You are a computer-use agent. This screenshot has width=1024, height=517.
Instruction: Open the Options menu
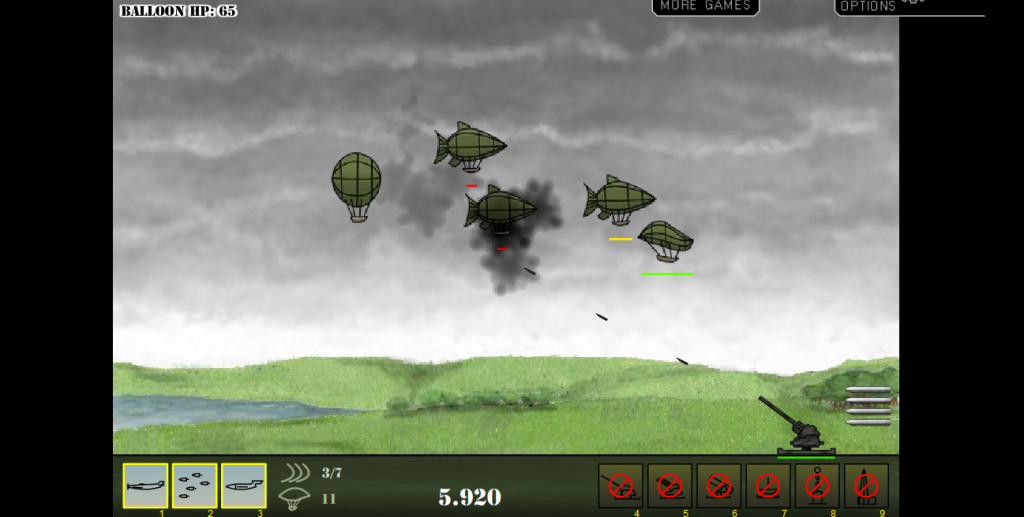[x=868, y=7]
